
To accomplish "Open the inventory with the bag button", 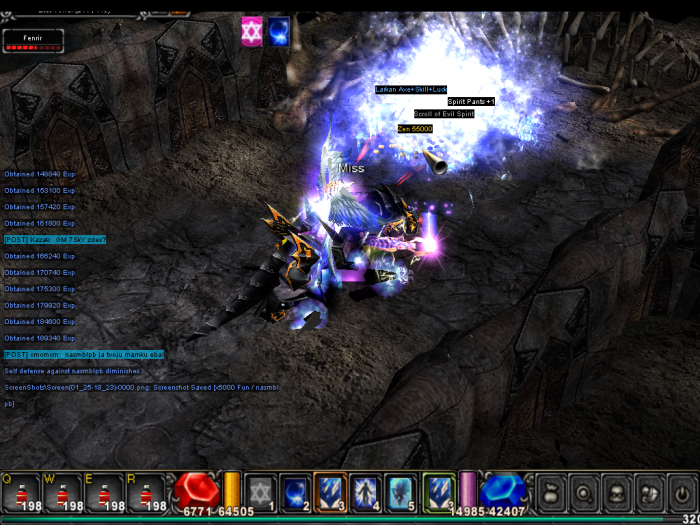I will [549, 491].
